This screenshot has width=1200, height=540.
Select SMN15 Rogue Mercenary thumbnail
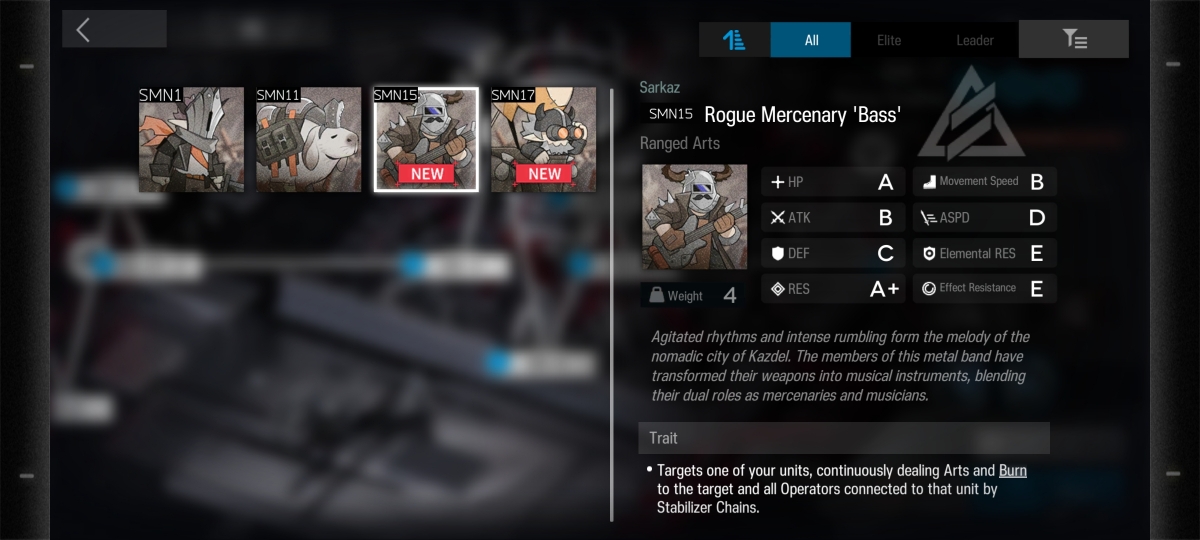click(x=426, y=139)
